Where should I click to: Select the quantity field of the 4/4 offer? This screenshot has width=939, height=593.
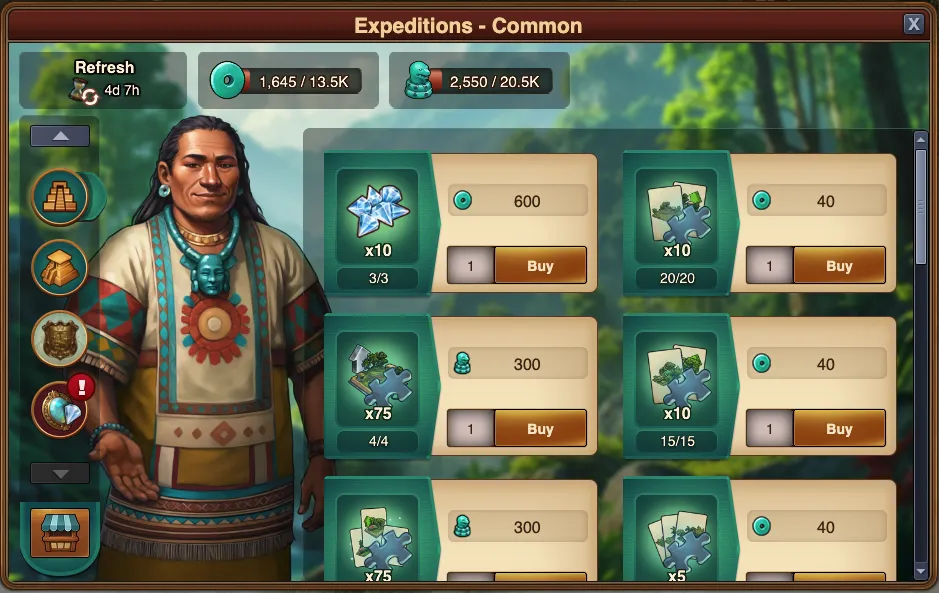pos(470,430)
